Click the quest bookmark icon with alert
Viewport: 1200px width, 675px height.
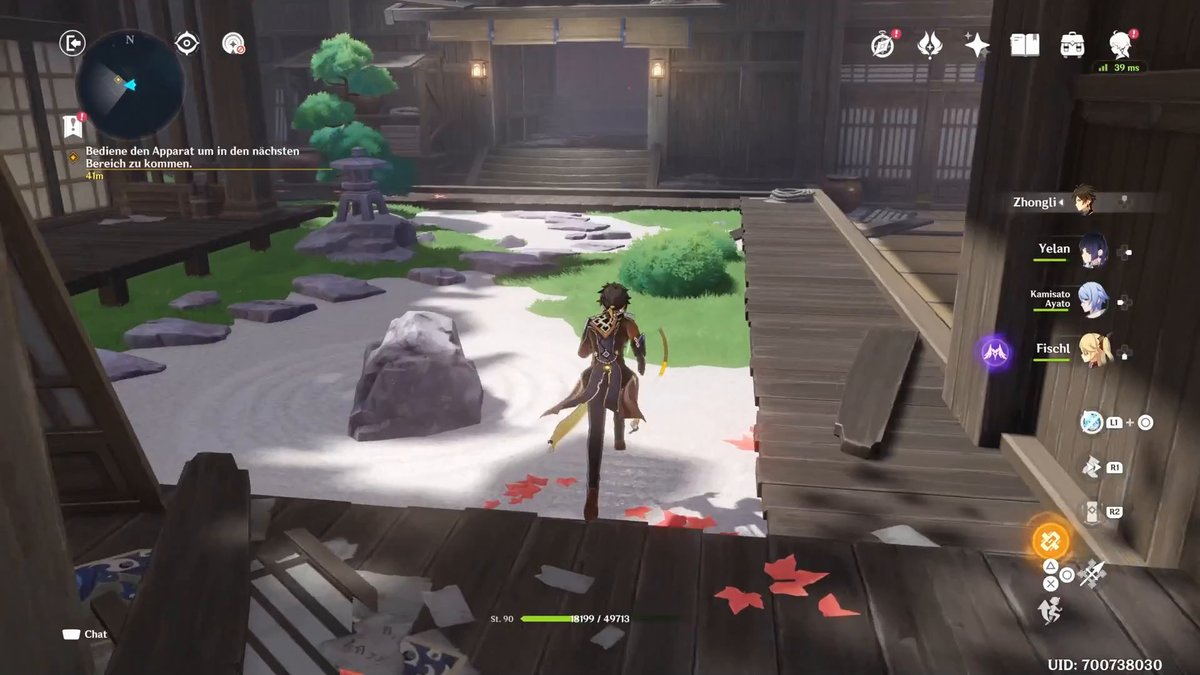click(72, 126)
